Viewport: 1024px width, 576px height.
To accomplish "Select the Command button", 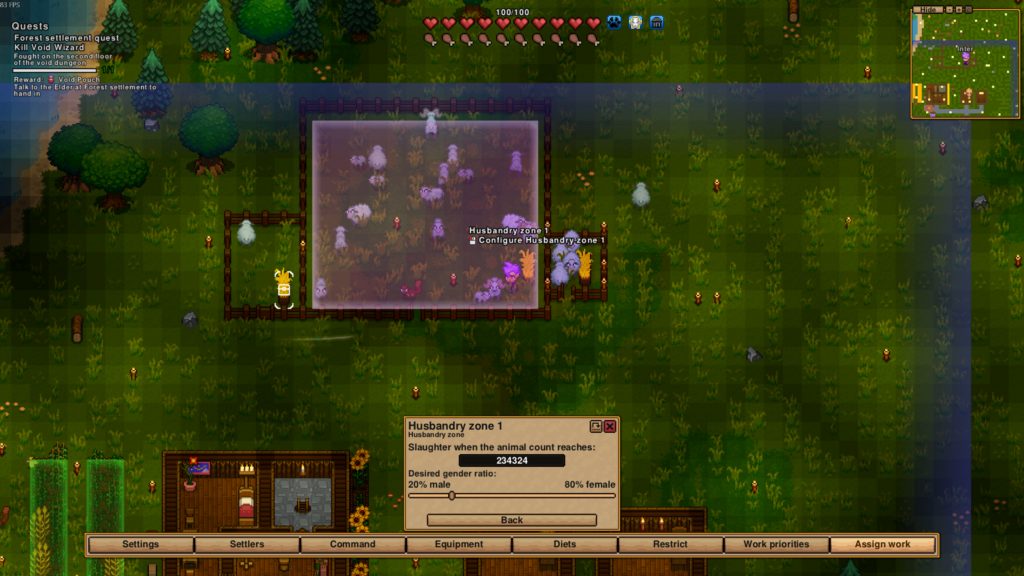I will coord(353,545).
